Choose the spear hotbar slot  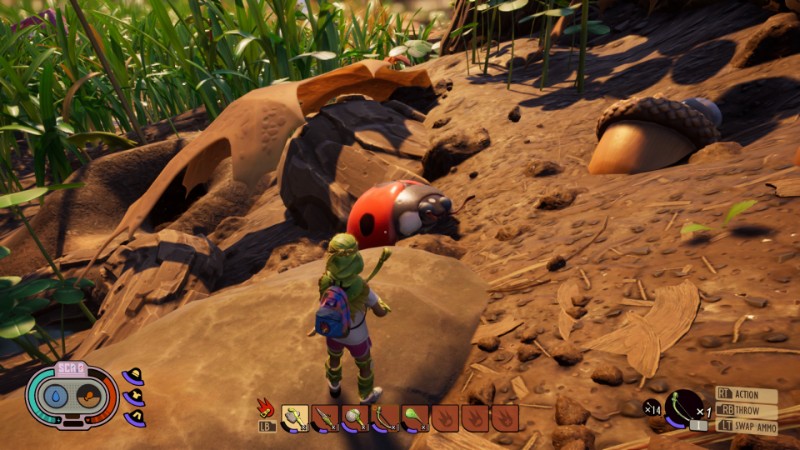click(325, 417)
